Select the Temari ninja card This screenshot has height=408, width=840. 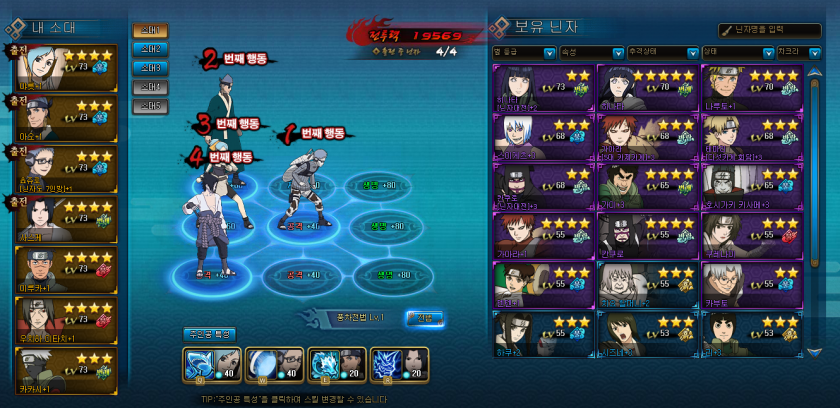pyautogui.click(x=750, y=135)
